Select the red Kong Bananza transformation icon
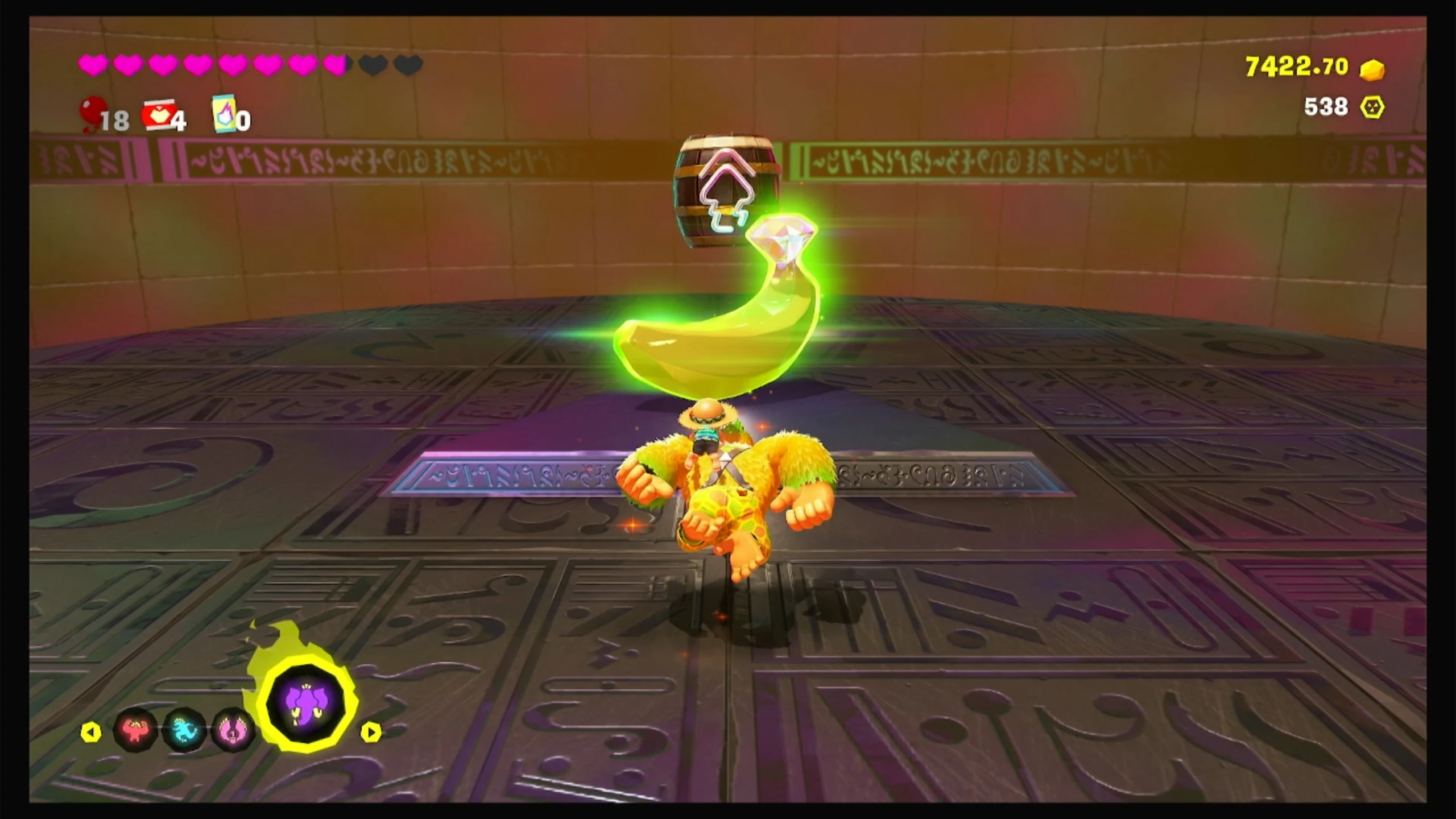 (x=135, y=729)
